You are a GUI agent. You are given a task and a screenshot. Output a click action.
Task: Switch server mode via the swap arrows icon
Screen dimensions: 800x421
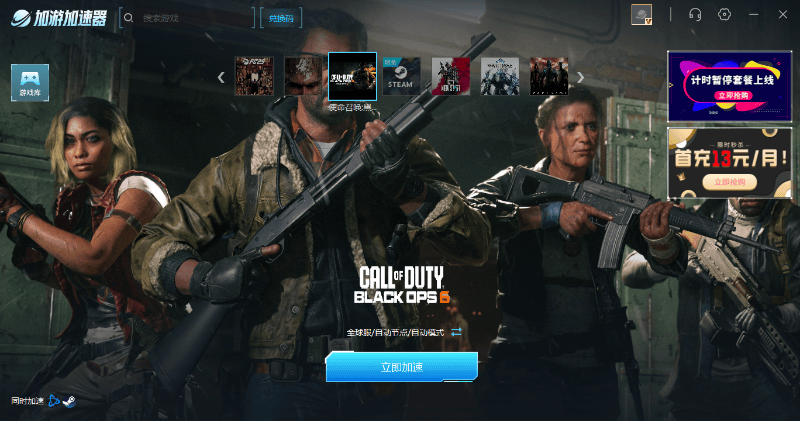click(x=456, y=332)
